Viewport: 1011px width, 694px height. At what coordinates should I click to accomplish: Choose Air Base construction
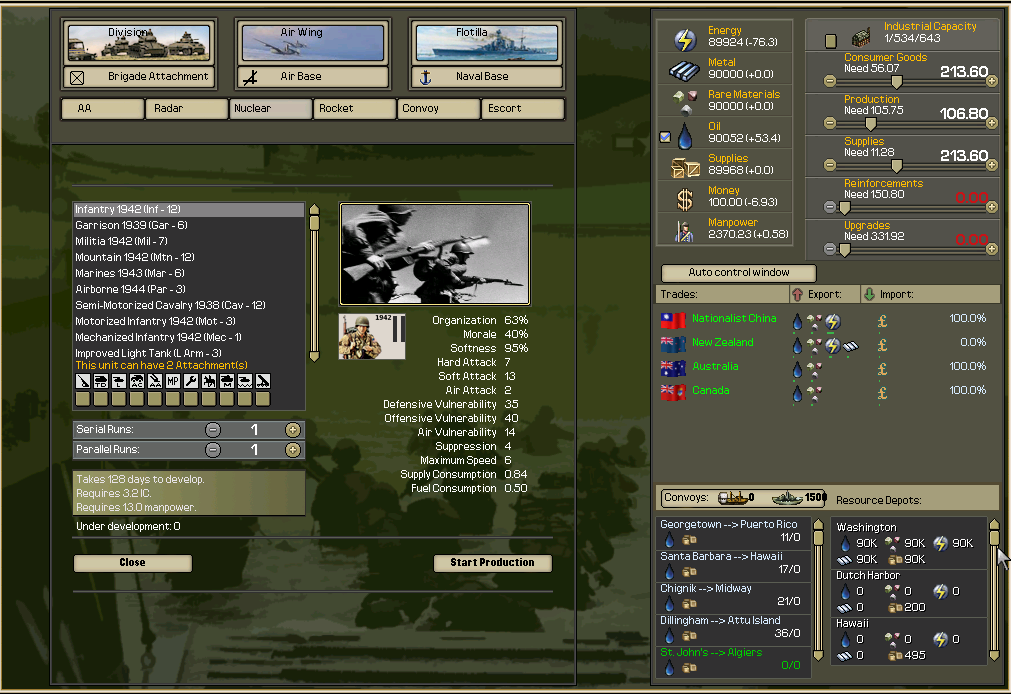tap(313, 77)
